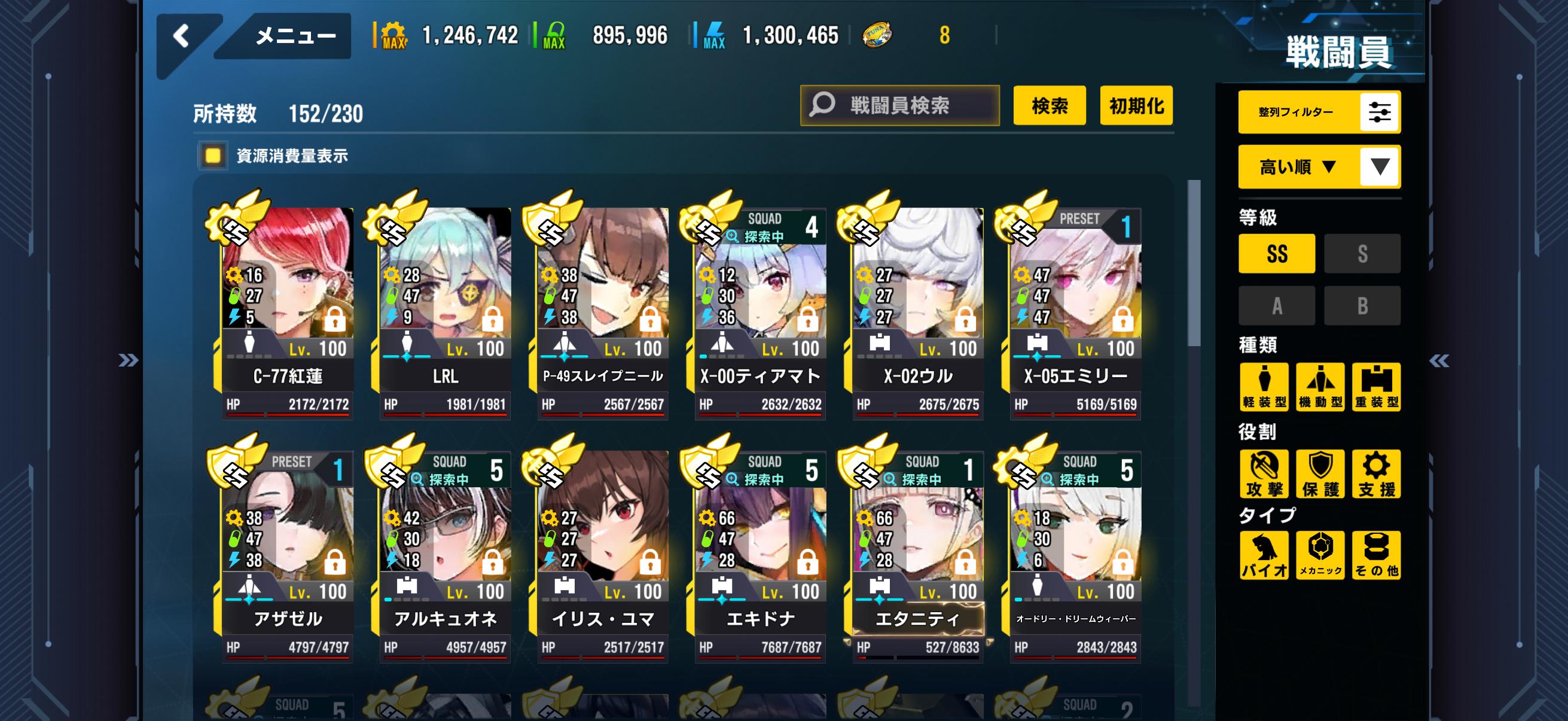Toggle the SS grade filter

tap(1276, 253)
